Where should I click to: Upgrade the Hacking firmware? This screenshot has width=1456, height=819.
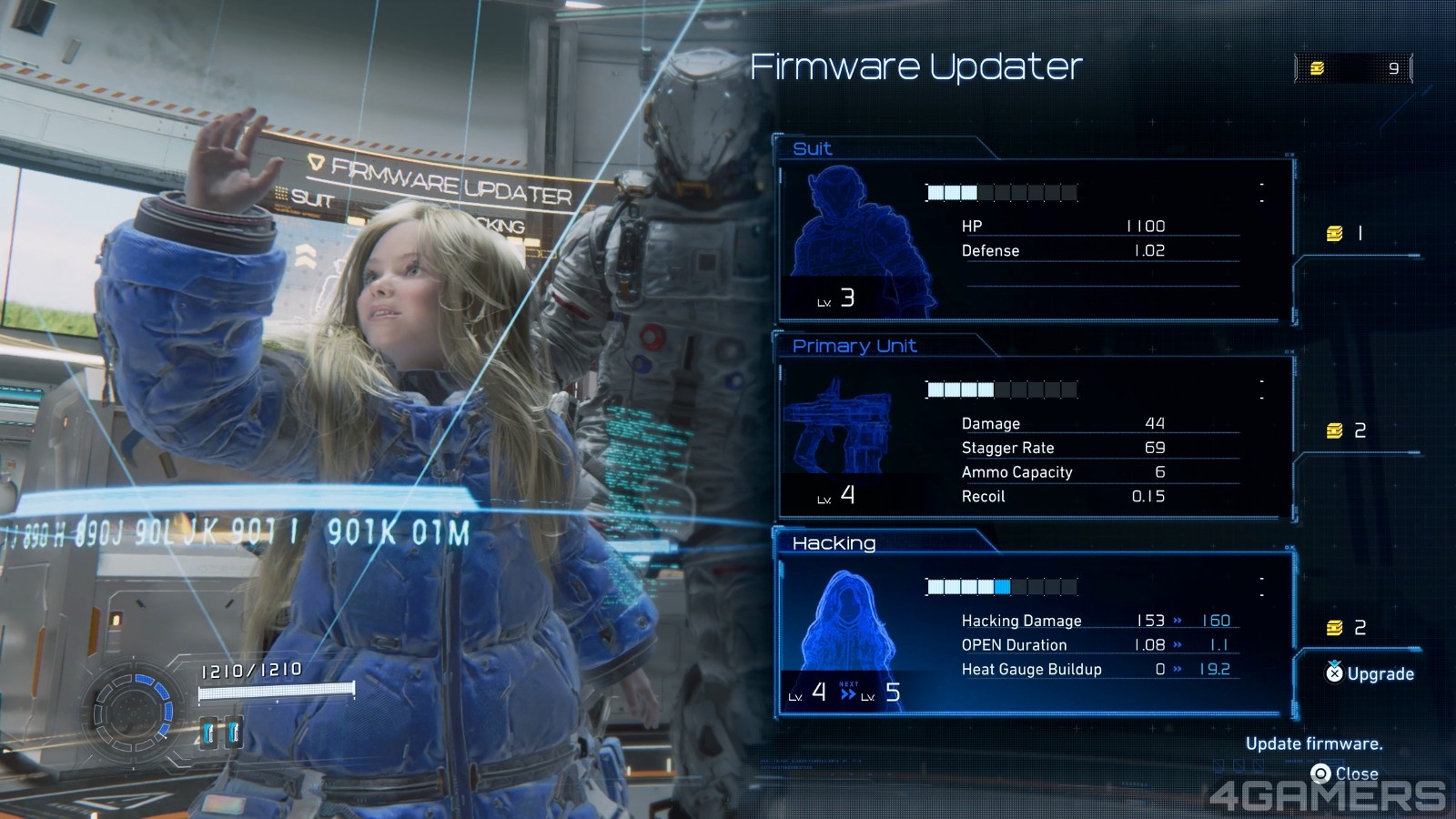[x=1370, y=673]
